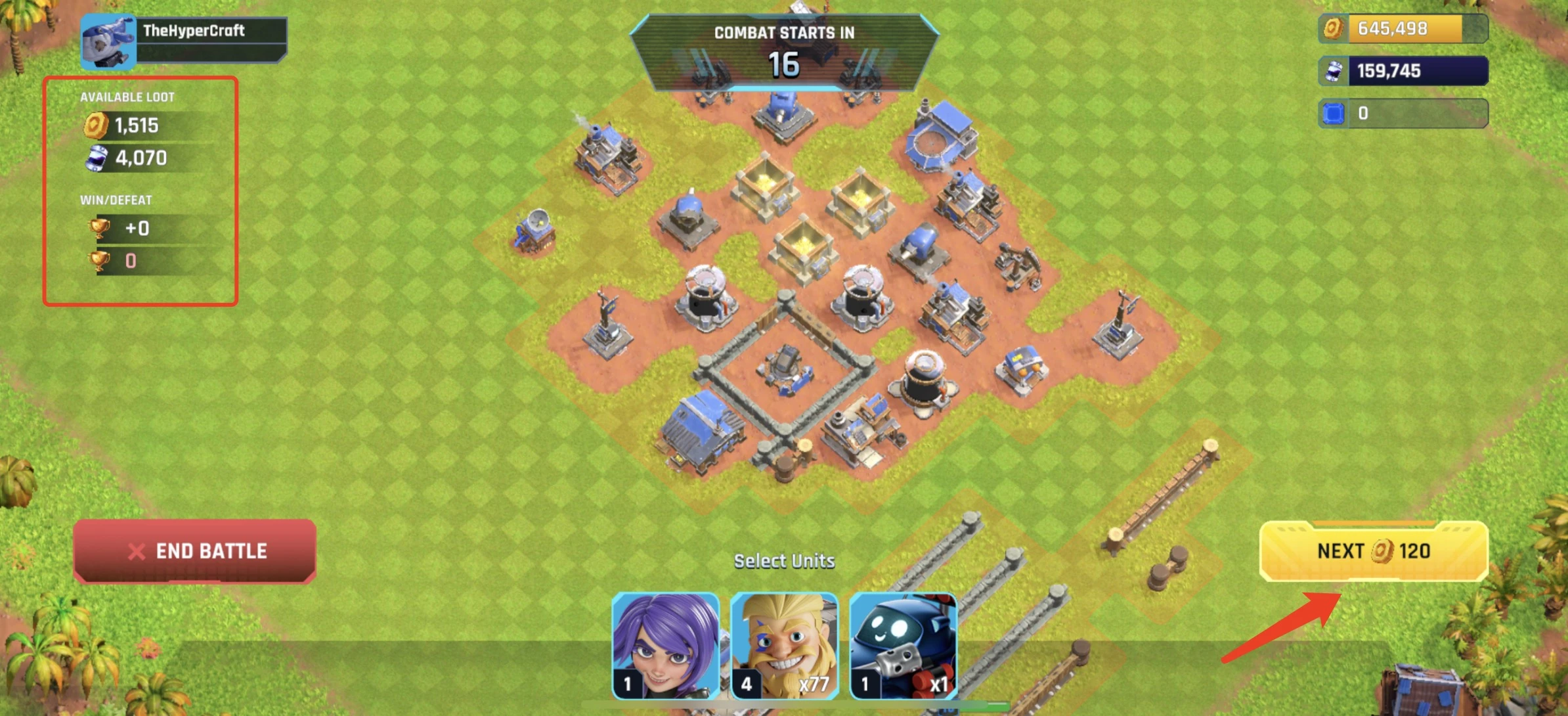Tap the Combat Starts In header
Image resolution: width=1568 pixels, height=716 pixels.
(786, 32)
